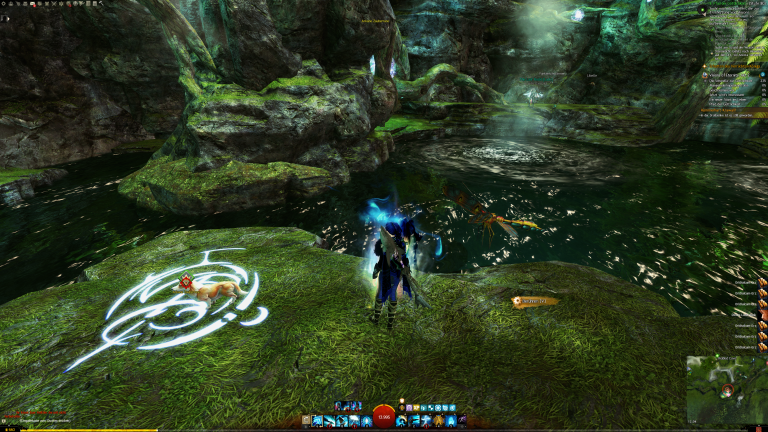Activate the dark purple skill icon

point(461,420)
